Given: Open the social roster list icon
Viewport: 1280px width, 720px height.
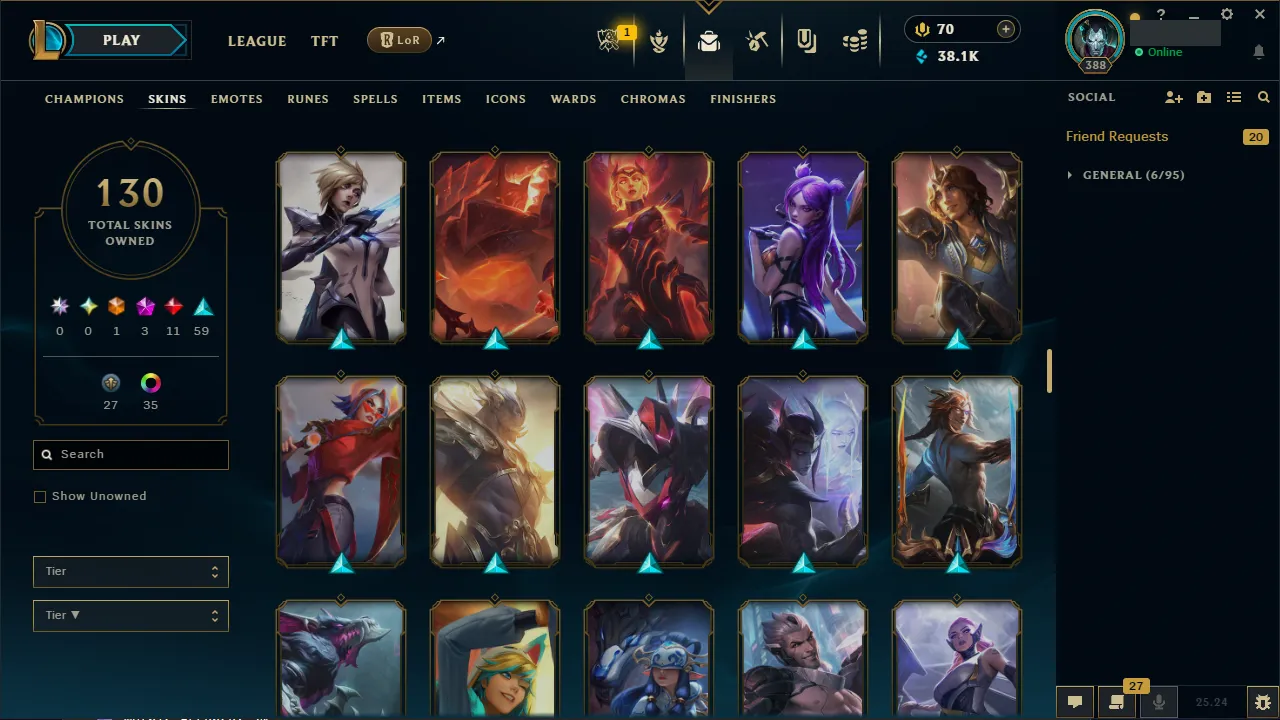Looking at the screenshot, I should pos(1233,97).
